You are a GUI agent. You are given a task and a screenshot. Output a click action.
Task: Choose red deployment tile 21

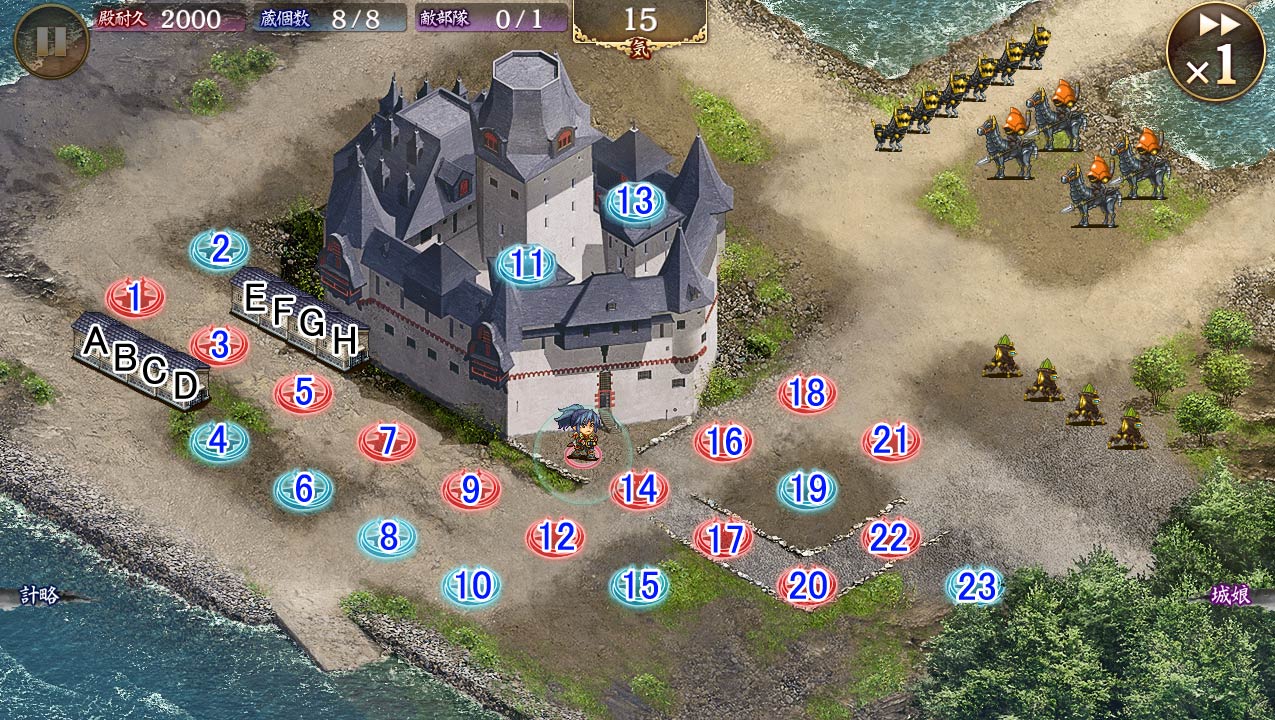[x=890, y=441]
